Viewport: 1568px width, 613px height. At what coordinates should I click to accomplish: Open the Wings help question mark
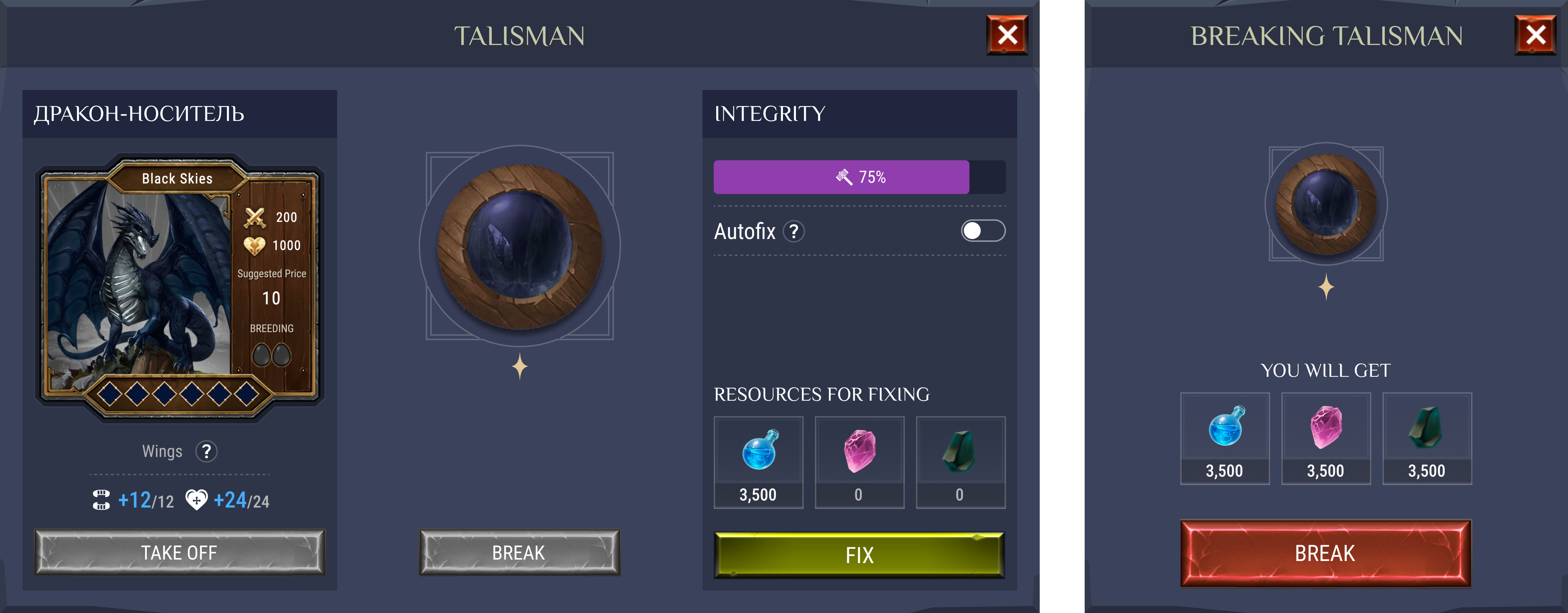[206, 452]
